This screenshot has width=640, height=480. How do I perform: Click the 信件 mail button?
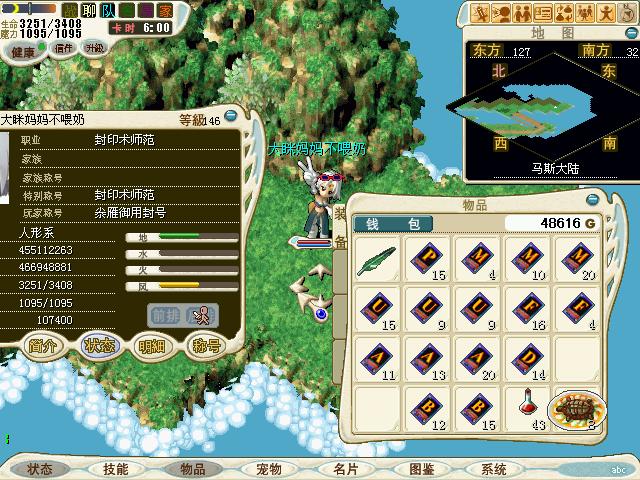[x=63, y=48]
